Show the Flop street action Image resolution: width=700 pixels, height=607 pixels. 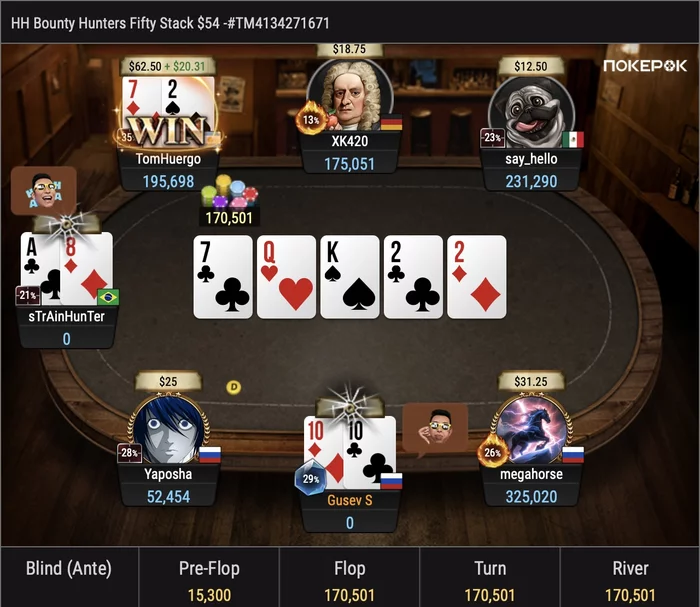[x=349, y=578]
